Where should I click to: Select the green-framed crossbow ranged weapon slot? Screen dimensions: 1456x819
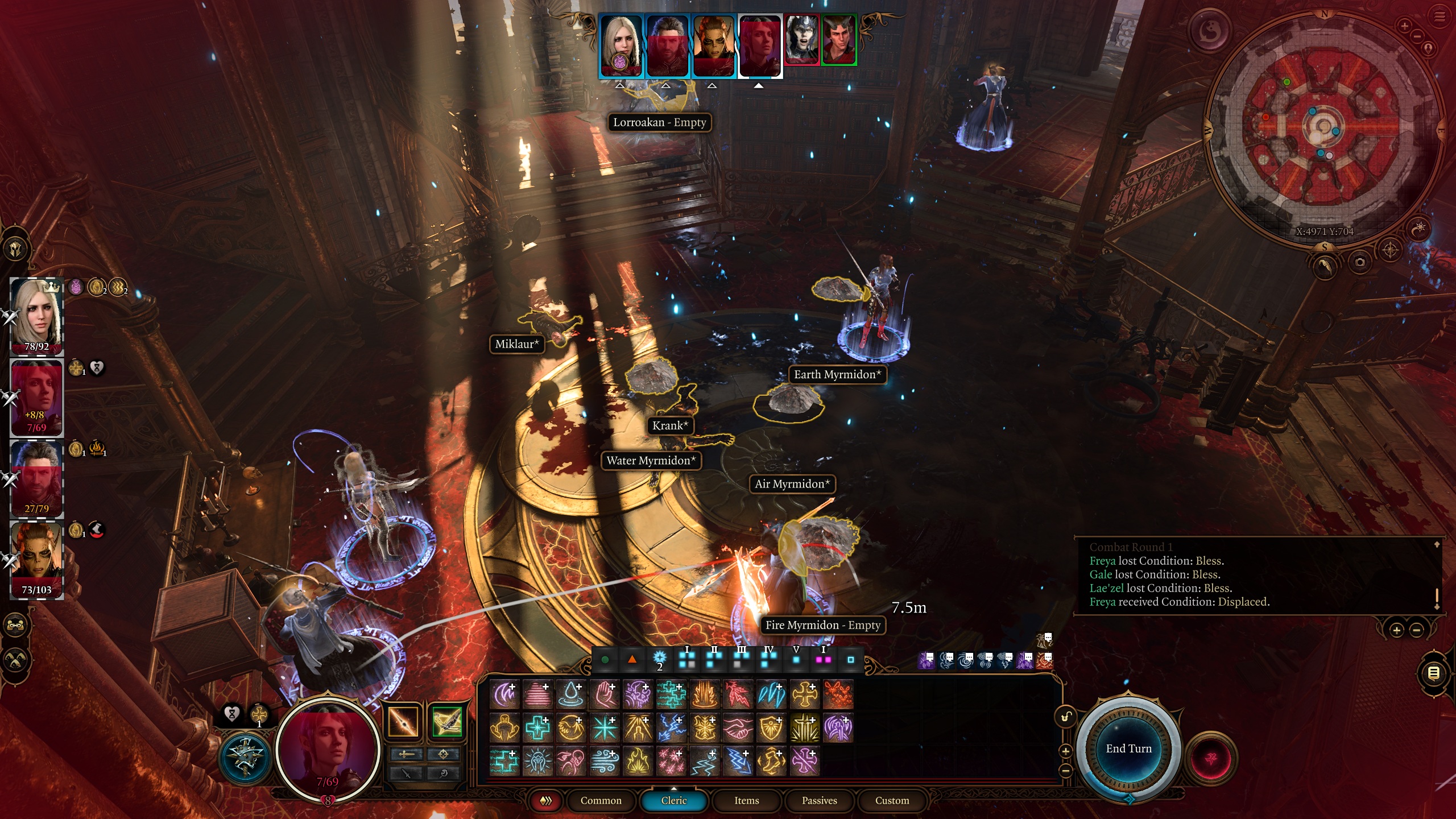(446, 722)
